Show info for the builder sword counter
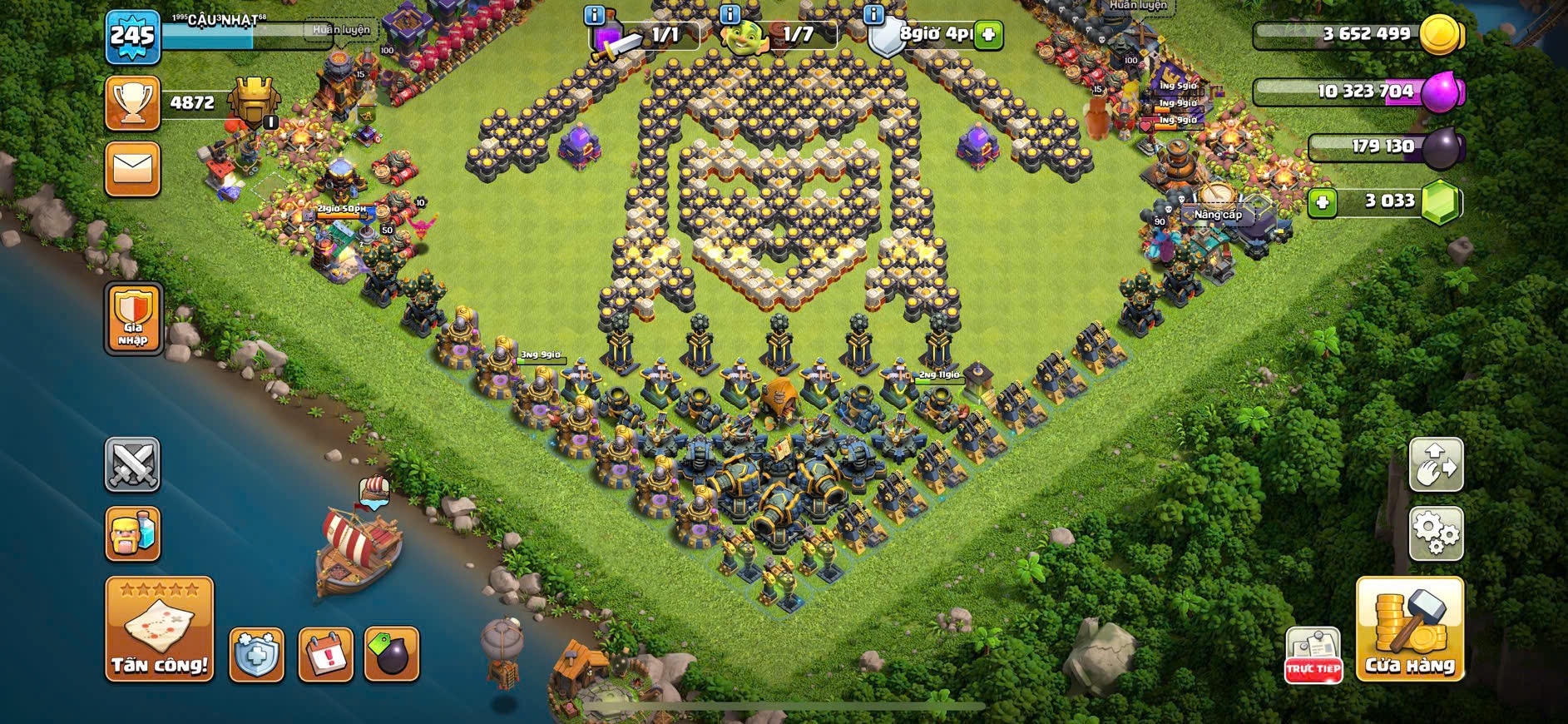The image size is (1568, 724). pos(594,15)
